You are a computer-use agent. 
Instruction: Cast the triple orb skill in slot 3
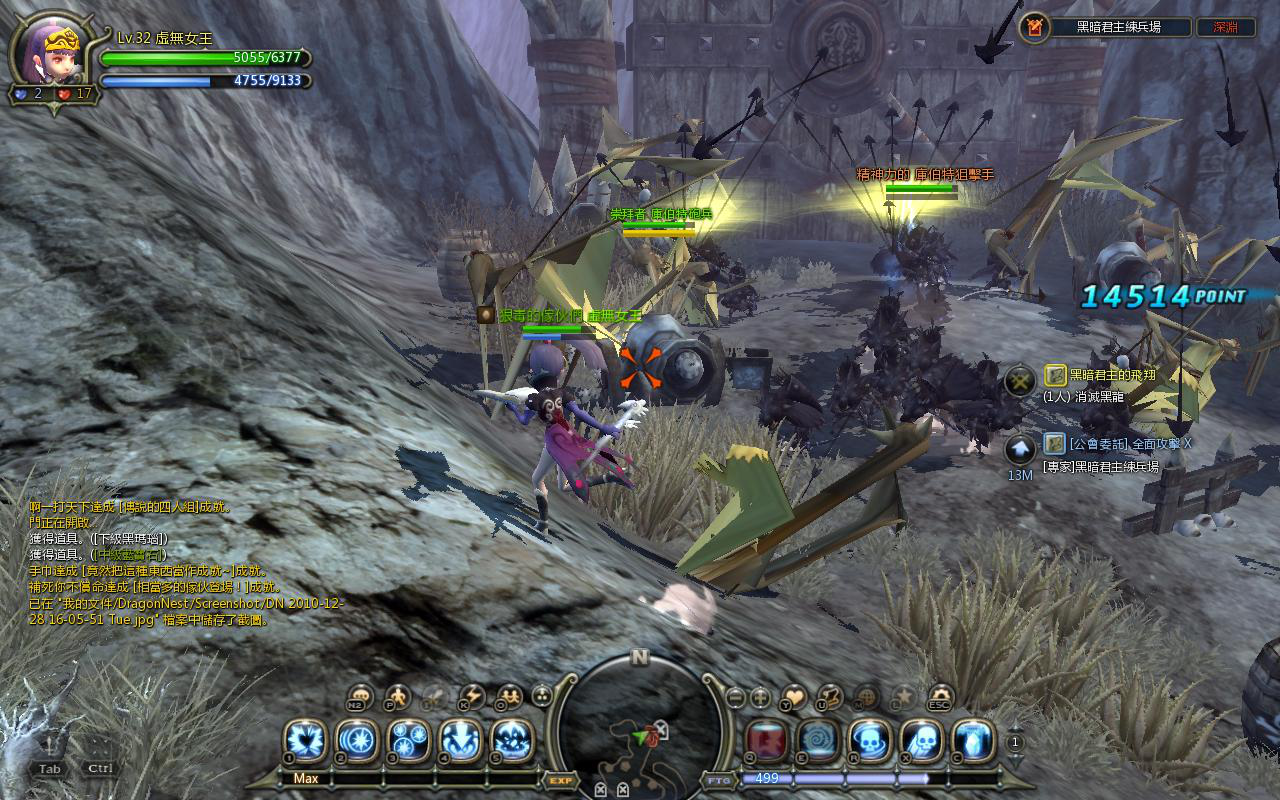pos(408,740)
